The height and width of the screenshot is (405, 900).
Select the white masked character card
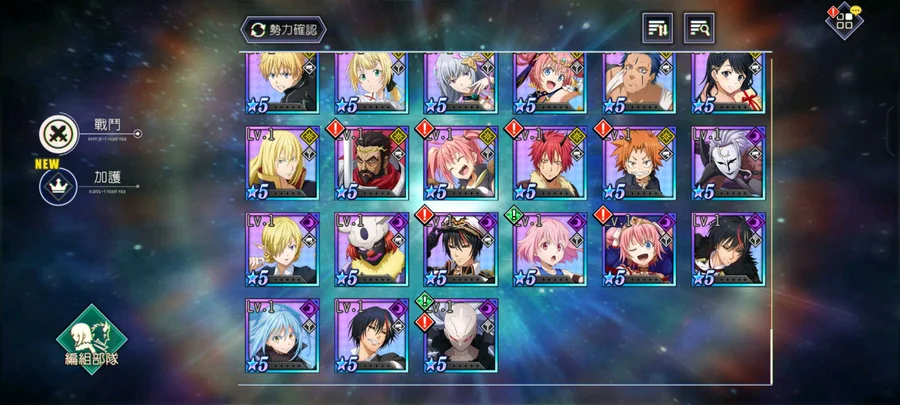pos(729,163)
